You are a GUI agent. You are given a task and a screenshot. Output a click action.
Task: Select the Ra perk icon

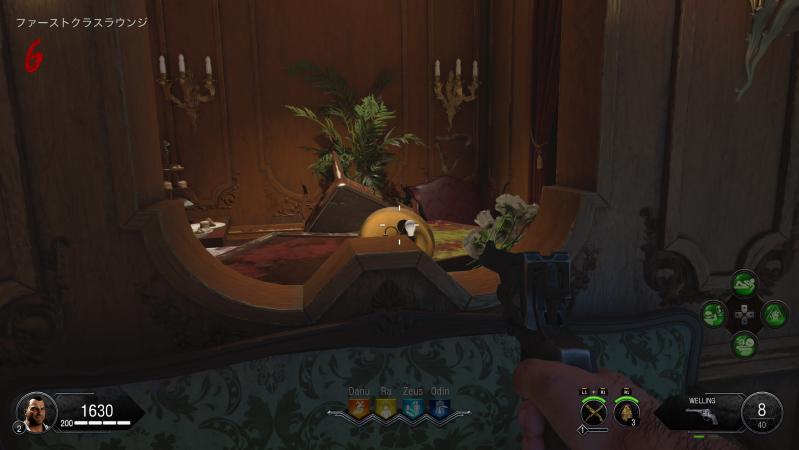pyautogui.click(x=385, y=407)
